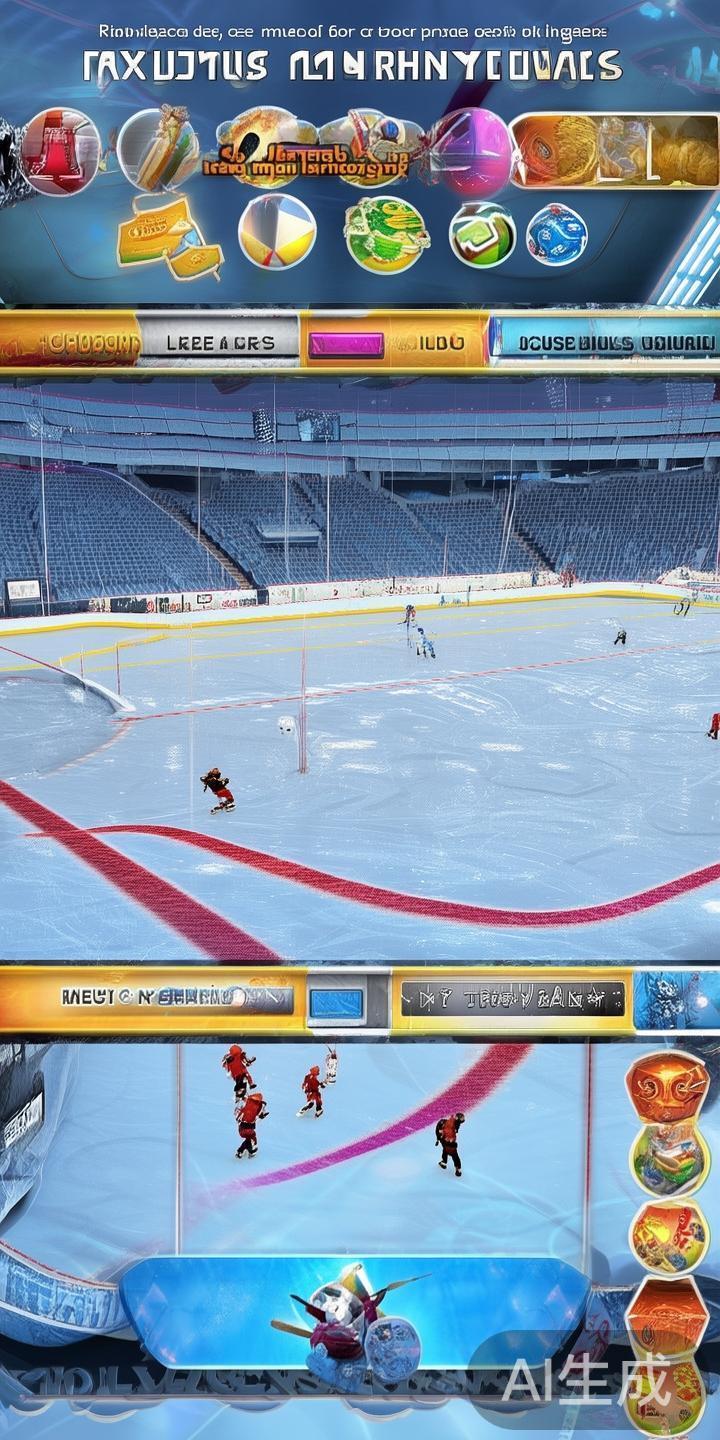Select the far-left orange tab

pos(68,342)
